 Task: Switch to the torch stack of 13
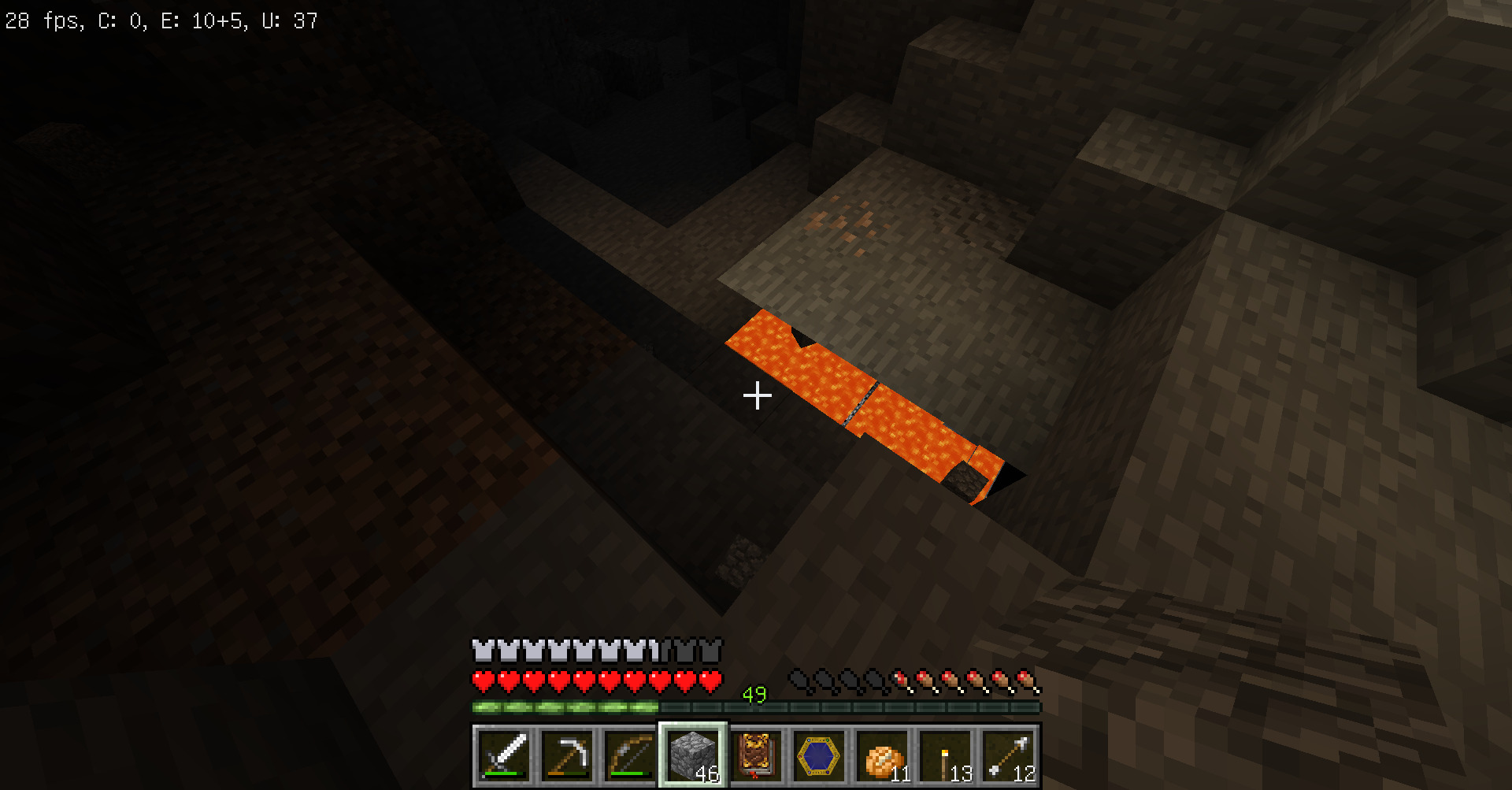click(945, 755)
